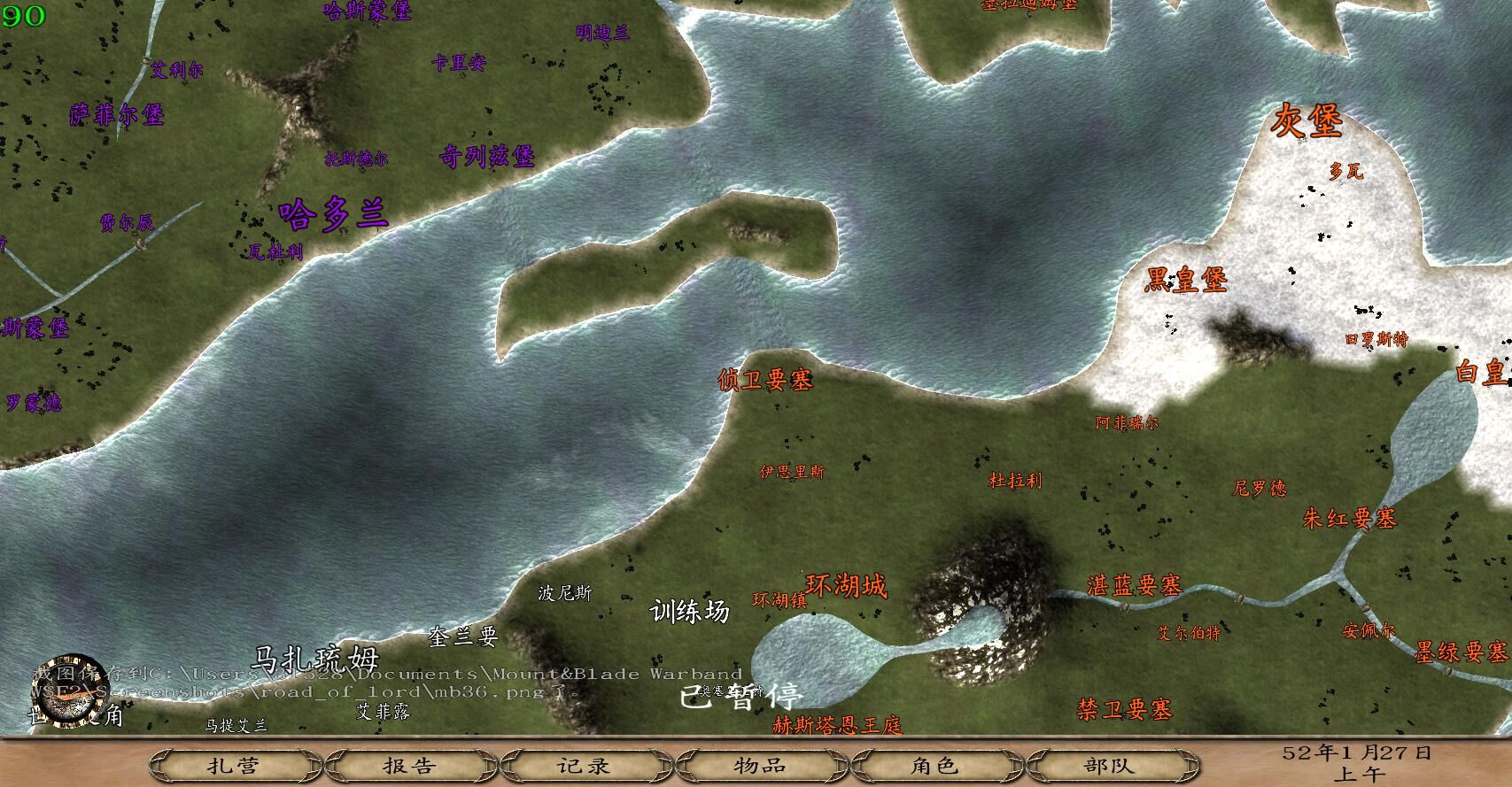Select the 灰堡 town label
The height and width of the screenshot is (787, 1512).
1307,120
